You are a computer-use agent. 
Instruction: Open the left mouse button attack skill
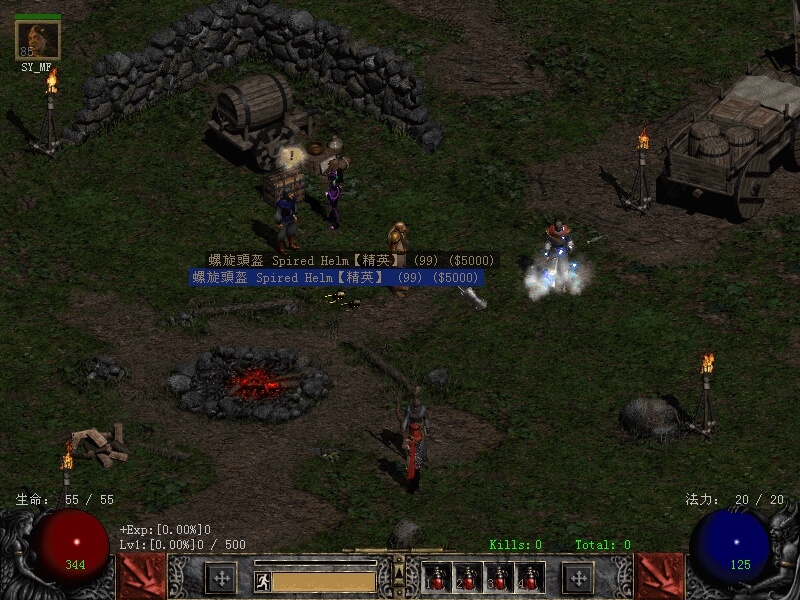tap(141, 576)
